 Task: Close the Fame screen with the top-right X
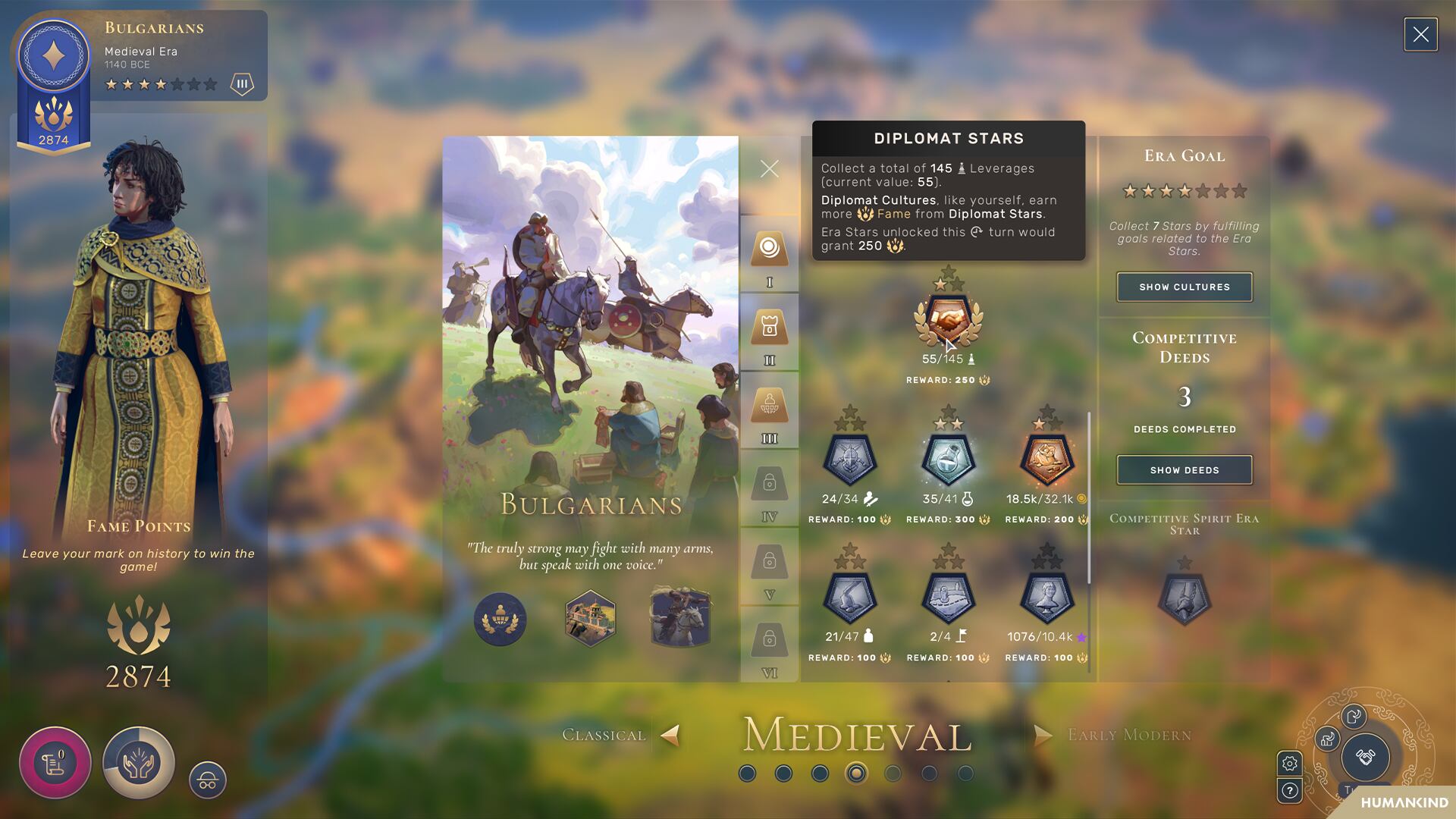(x=1420, y=35)
